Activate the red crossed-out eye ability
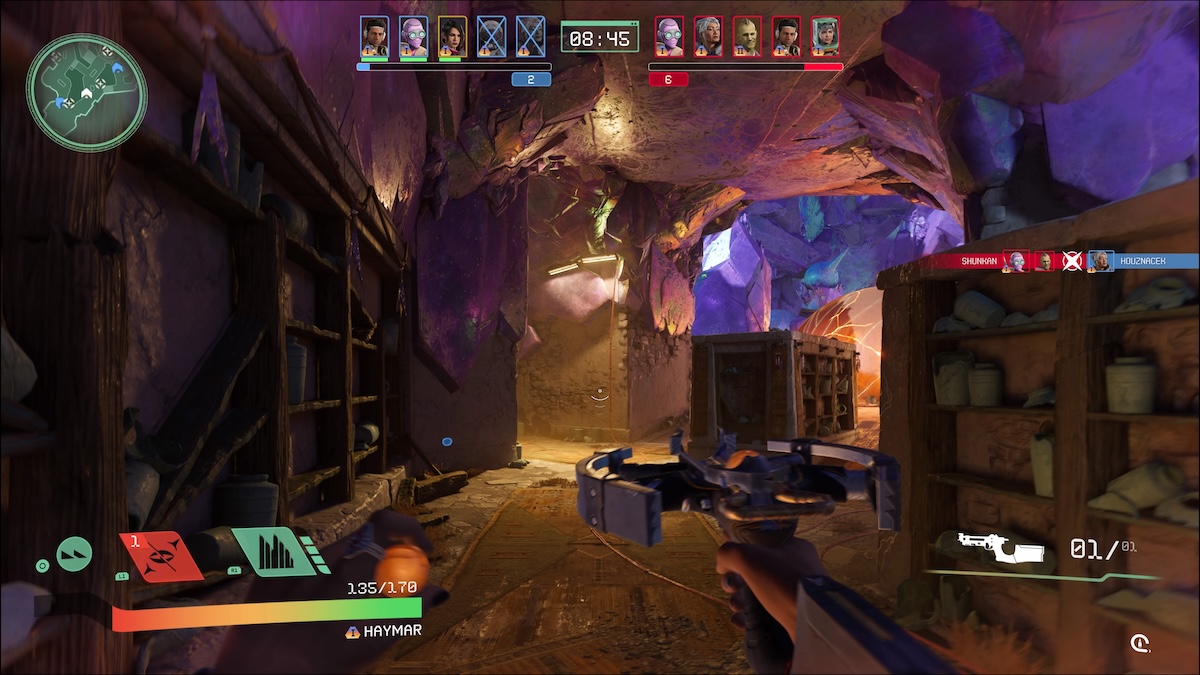The width and height of the screenshot is (1200, 675). [161, 556]
